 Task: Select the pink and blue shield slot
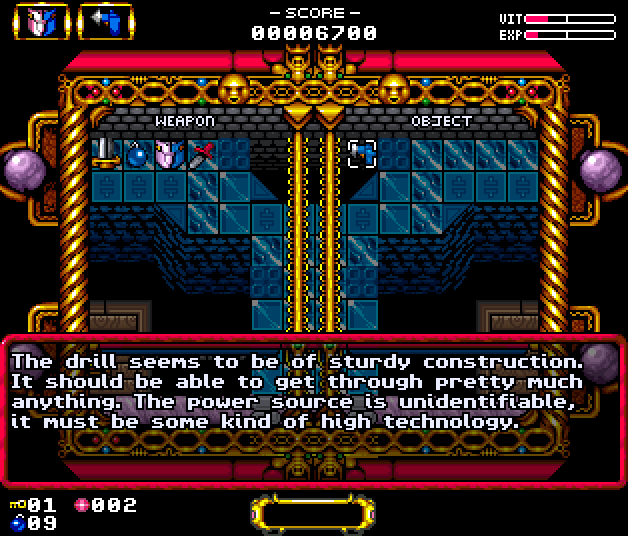coord(169,155)
